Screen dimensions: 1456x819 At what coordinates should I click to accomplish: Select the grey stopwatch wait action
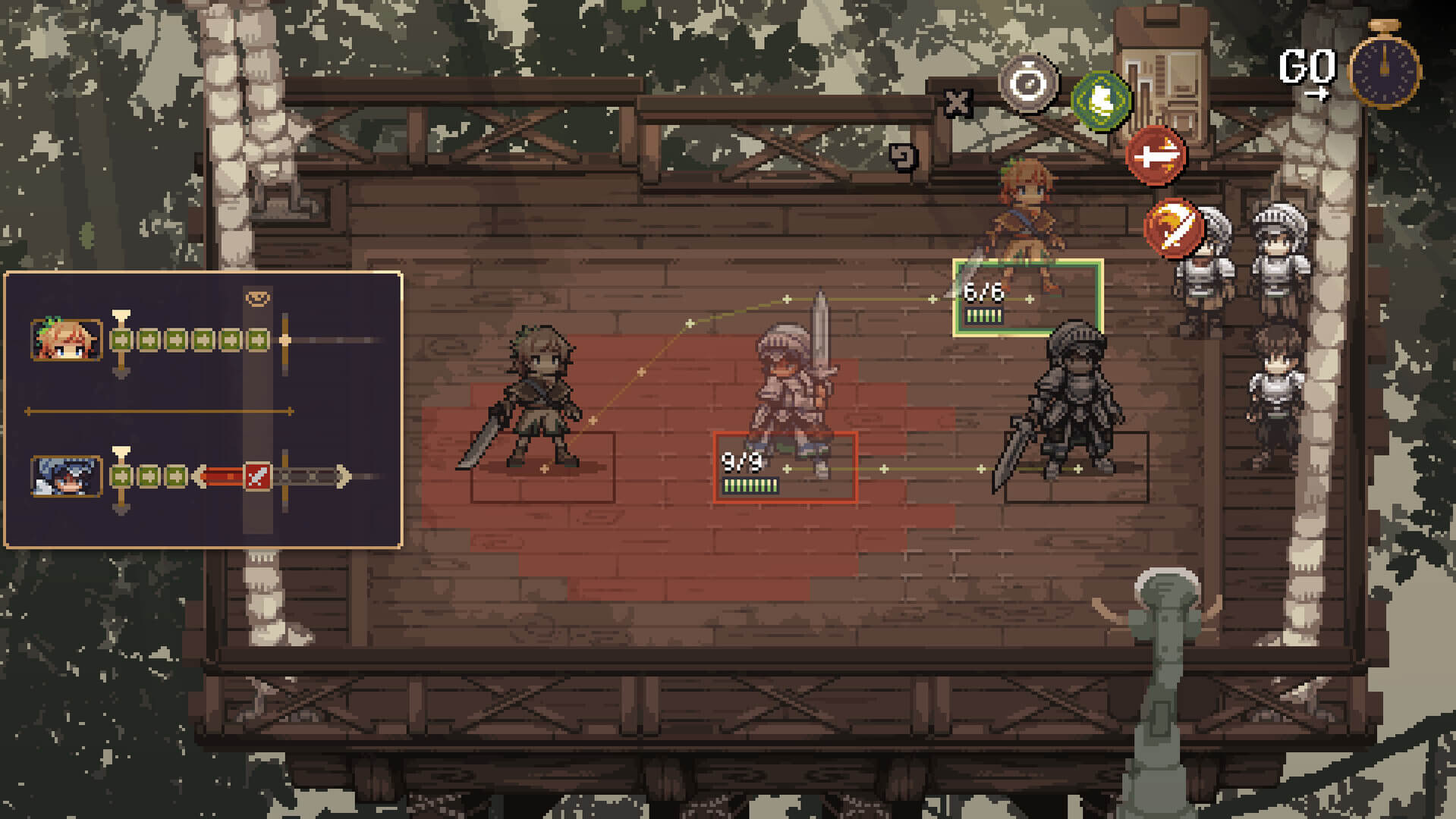(x=1028, y=83)
